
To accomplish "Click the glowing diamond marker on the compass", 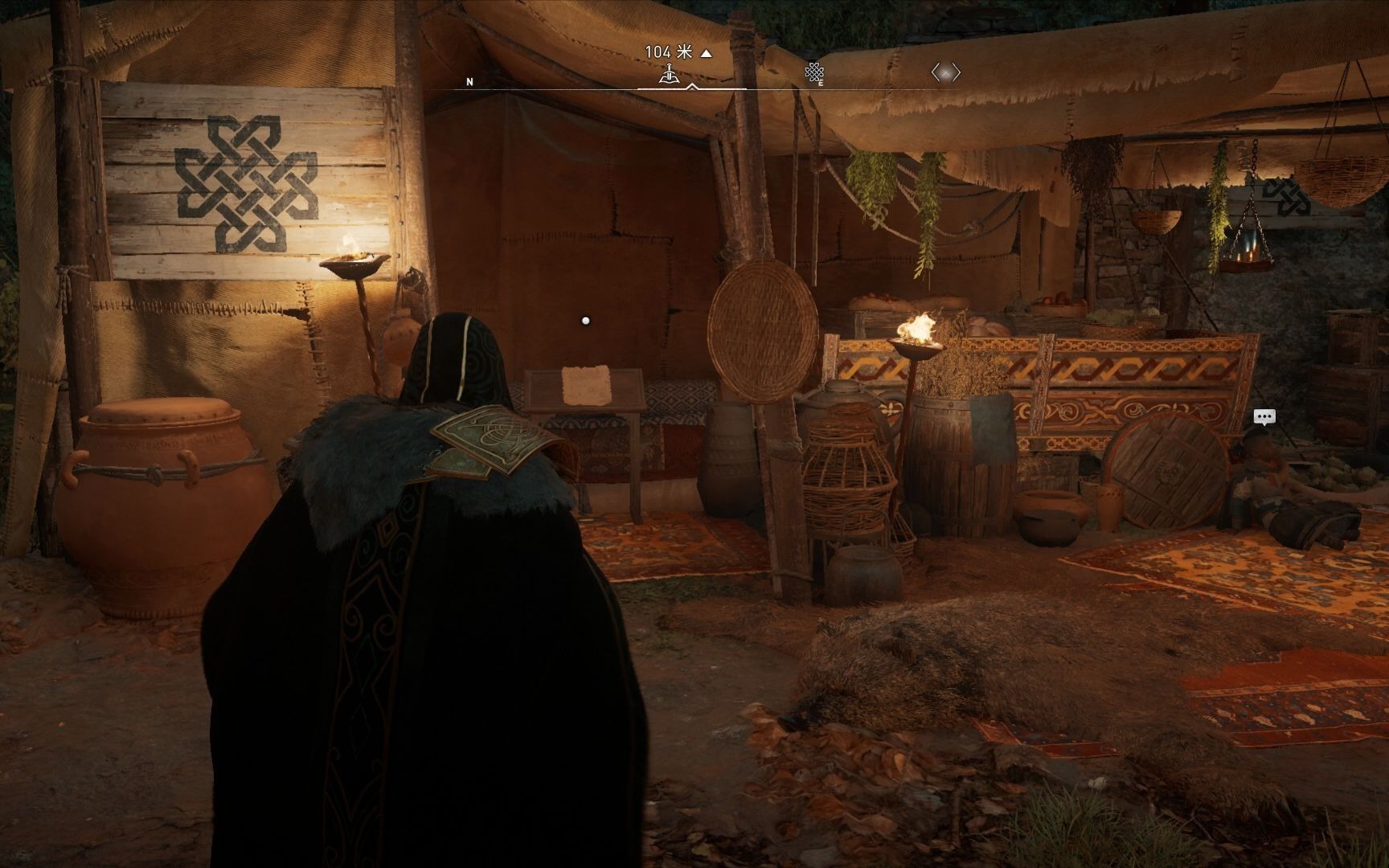I will point(945,73).
